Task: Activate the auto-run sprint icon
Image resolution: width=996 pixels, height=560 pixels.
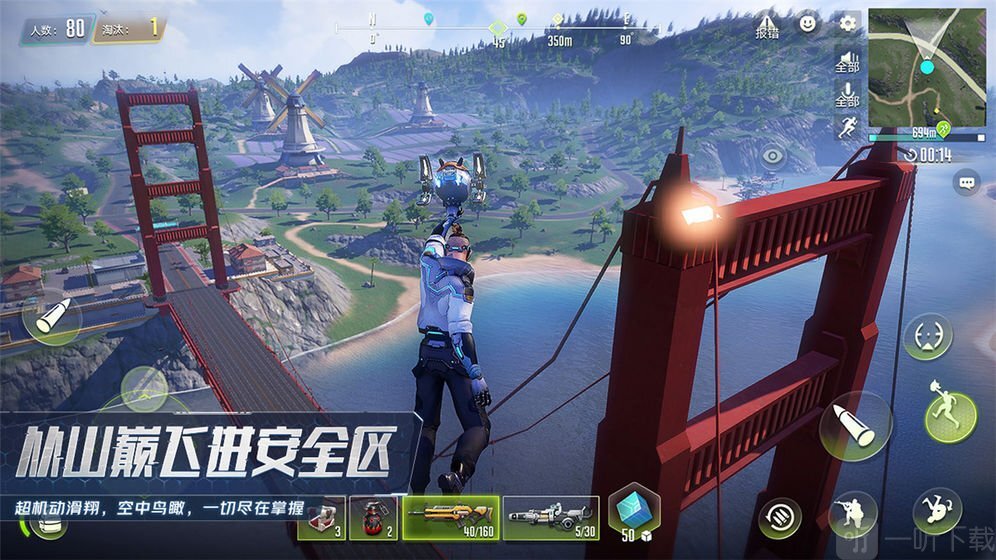Action: 846,127
